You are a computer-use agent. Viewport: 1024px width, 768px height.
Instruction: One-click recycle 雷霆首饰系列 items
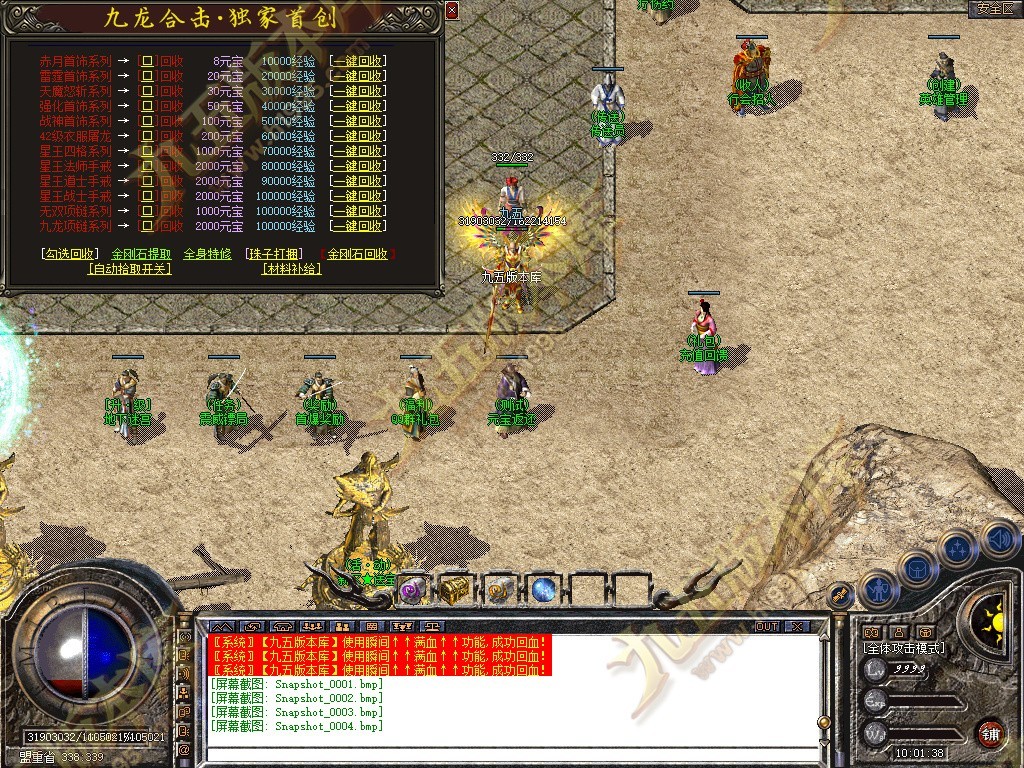pos(358,76)
